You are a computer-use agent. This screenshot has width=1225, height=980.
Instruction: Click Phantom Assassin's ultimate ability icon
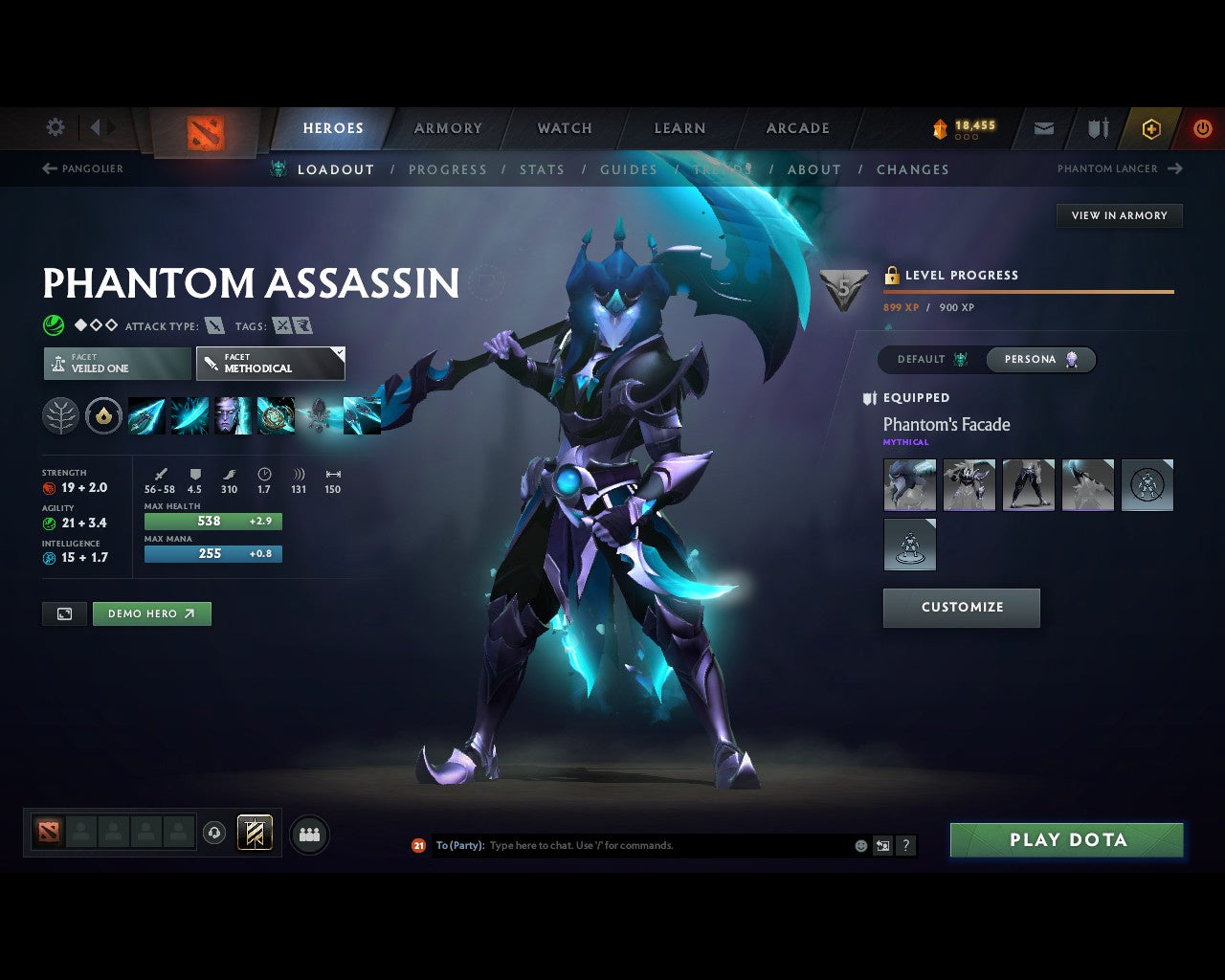pos(276,415)
